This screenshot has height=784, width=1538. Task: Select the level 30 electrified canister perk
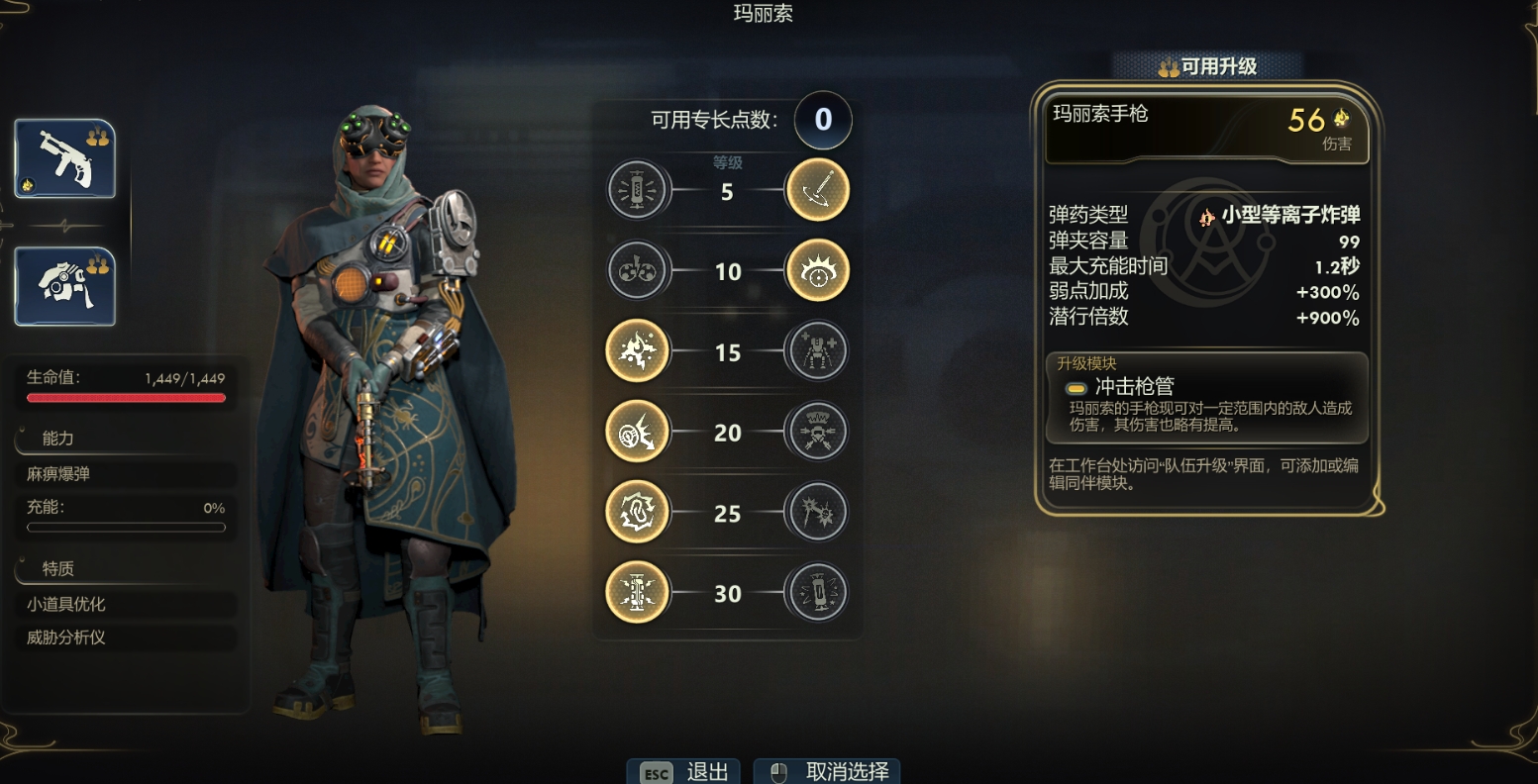point(637,593)
